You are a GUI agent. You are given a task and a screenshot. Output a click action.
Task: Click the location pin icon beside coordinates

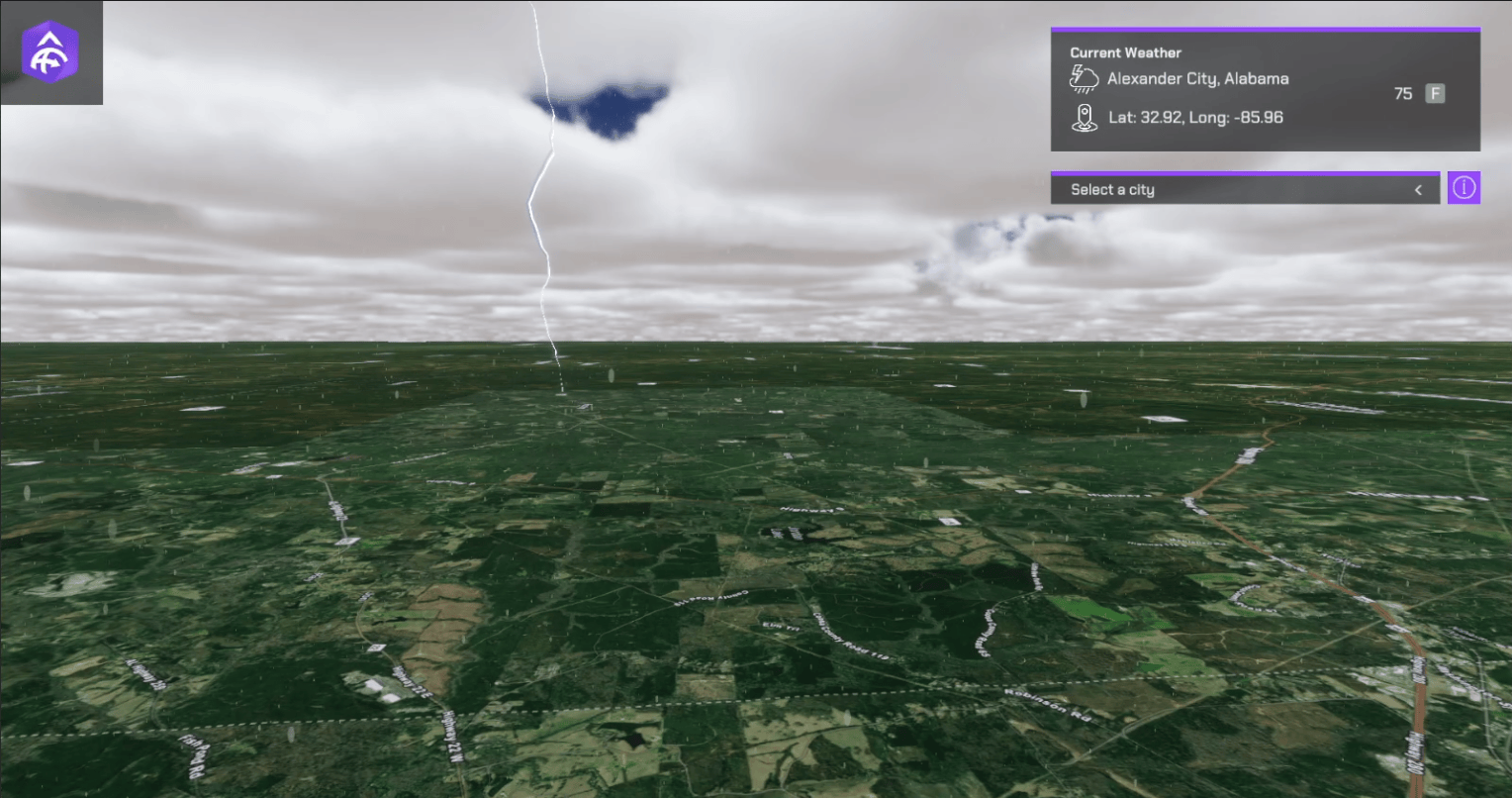pyautogui.click(x=1084, y=116)
